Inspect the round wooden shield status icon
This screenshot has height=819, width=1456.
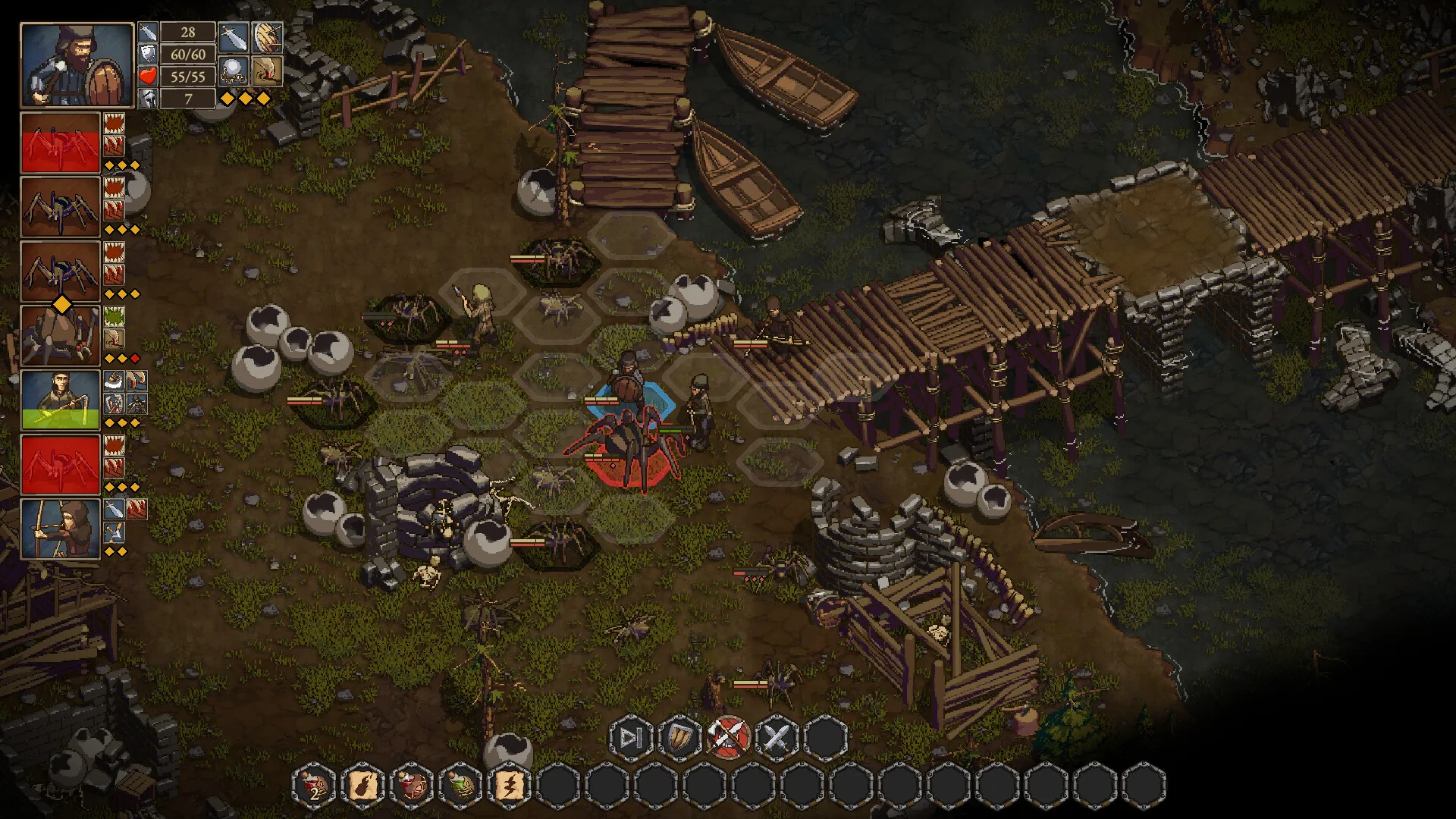pyautogui.click(x=267, y=37)
